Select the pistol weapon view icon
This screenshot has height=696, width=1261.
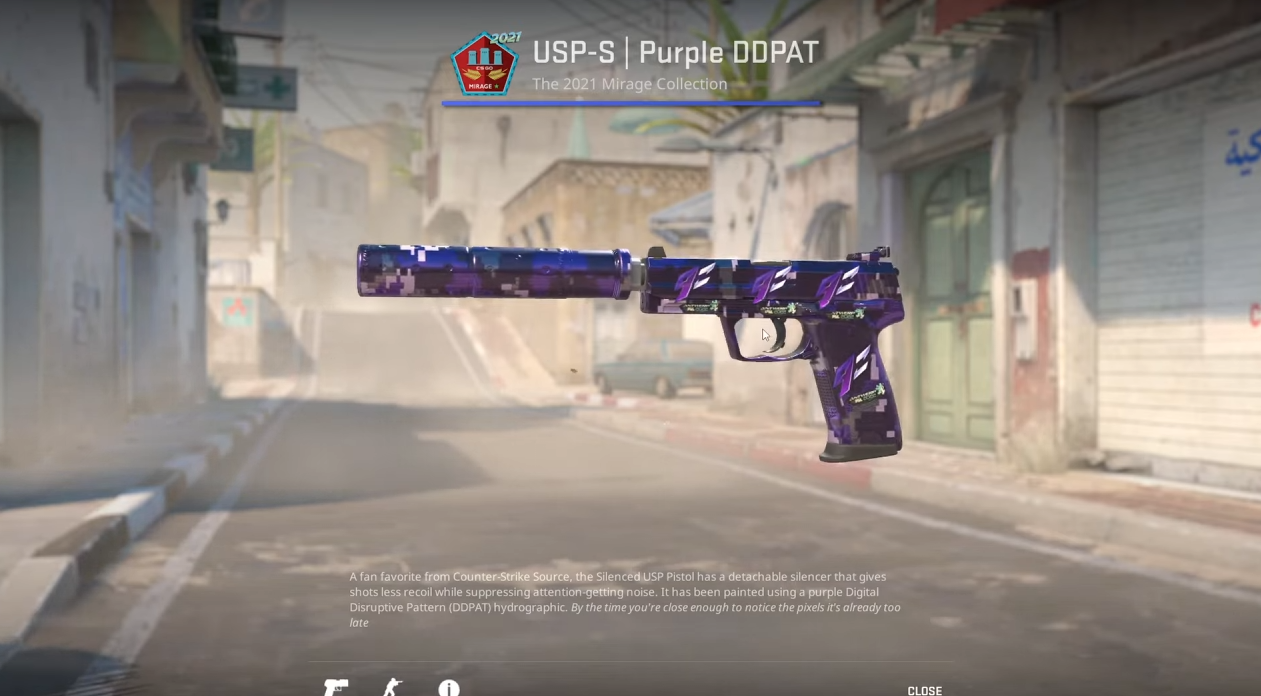(x=336, y=688)
